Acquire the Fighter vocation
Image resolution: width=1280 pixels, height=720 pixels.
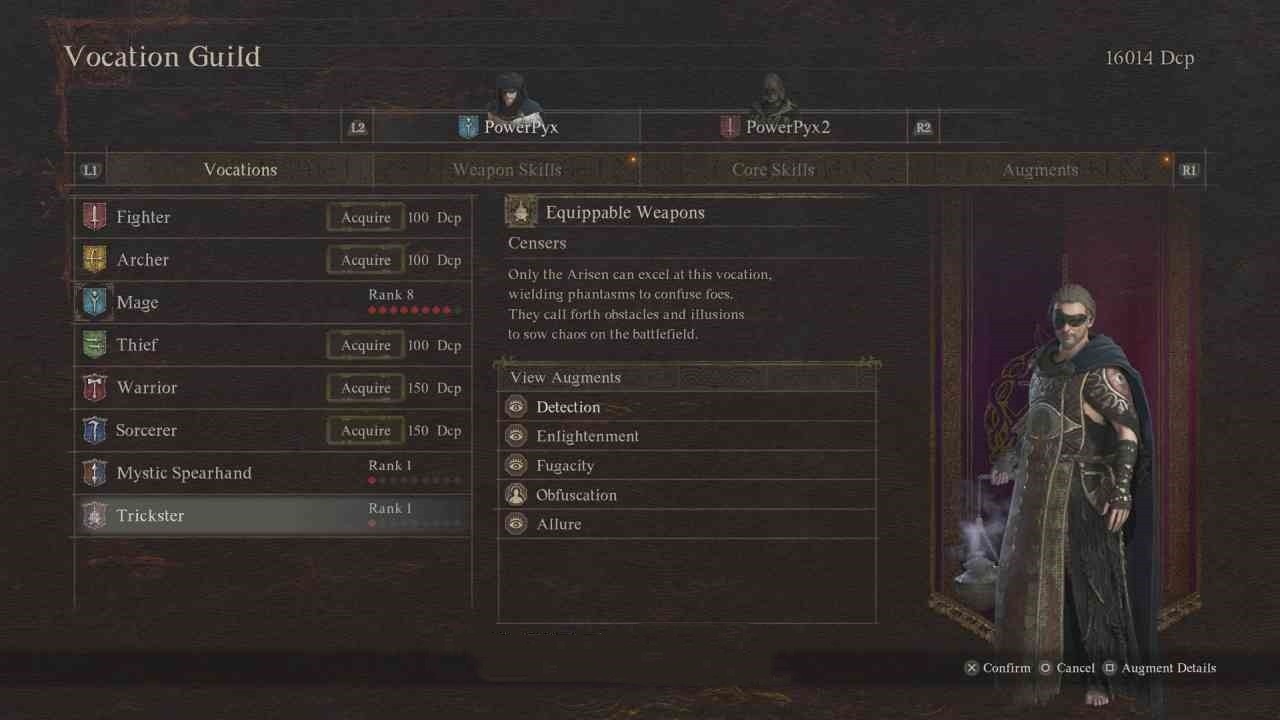pyautogui.click(x=366, y=218)
